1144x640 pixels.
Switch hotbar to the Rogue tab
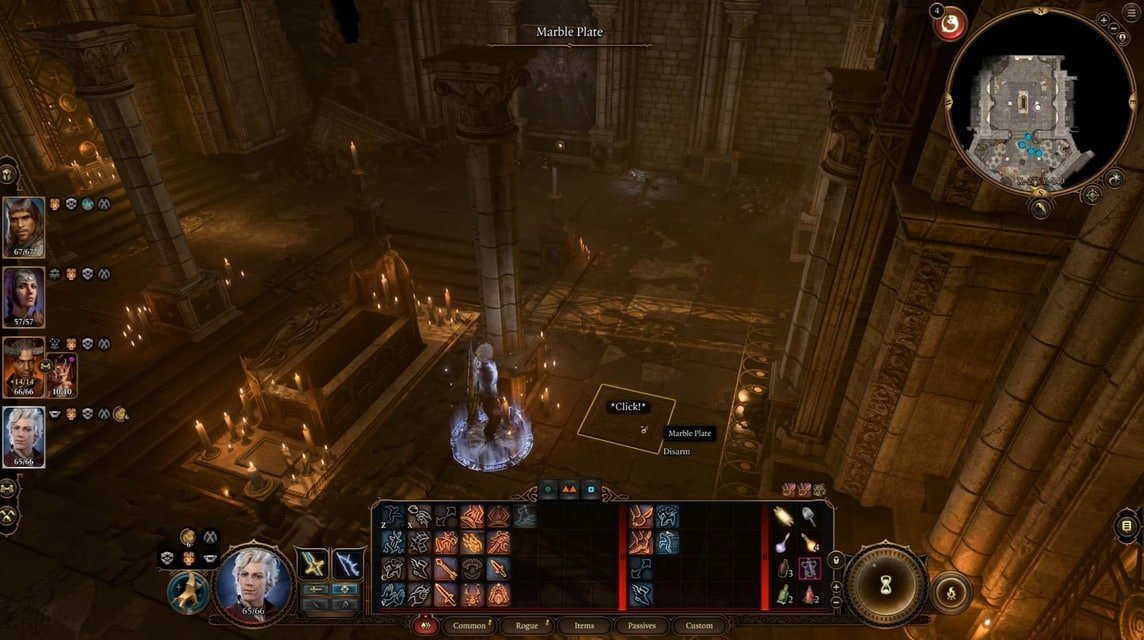click(x=526, y=626)
